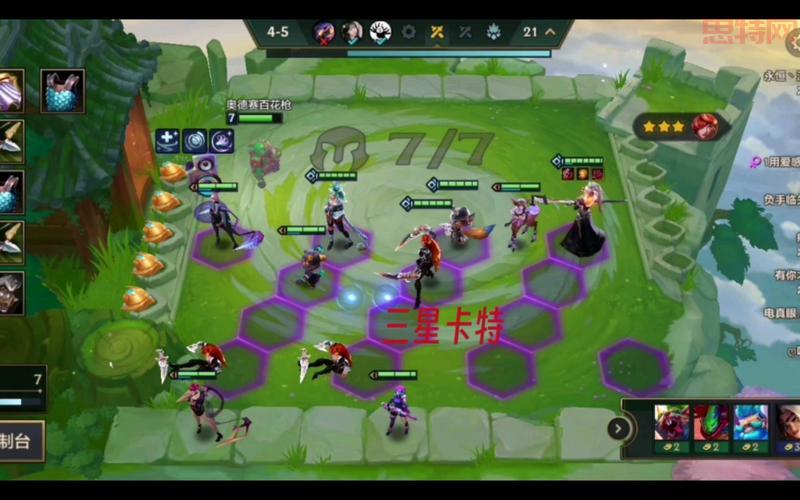Select the monster round icon in stage bar
This screenshot has height=500, width=800.
point(493,32)
